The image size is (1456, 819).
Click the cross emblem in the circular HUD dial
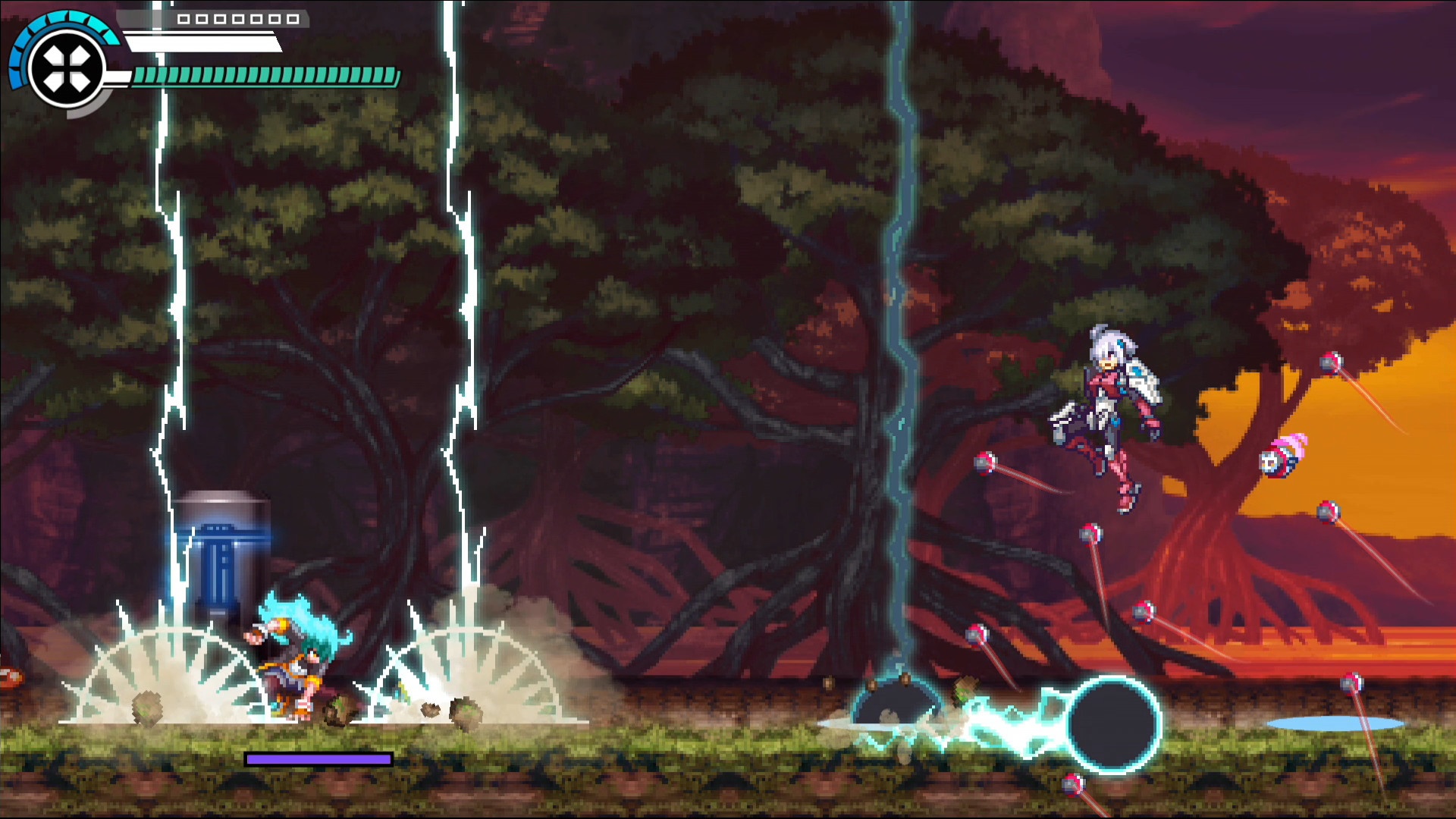[67, 67]
